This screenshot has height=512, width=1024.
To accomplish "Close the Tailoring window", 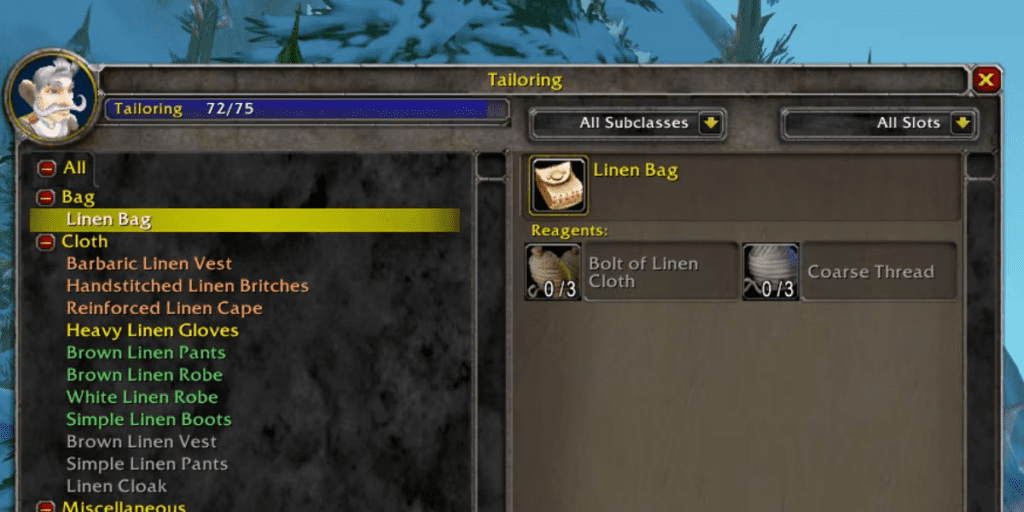I will [986, 80].
